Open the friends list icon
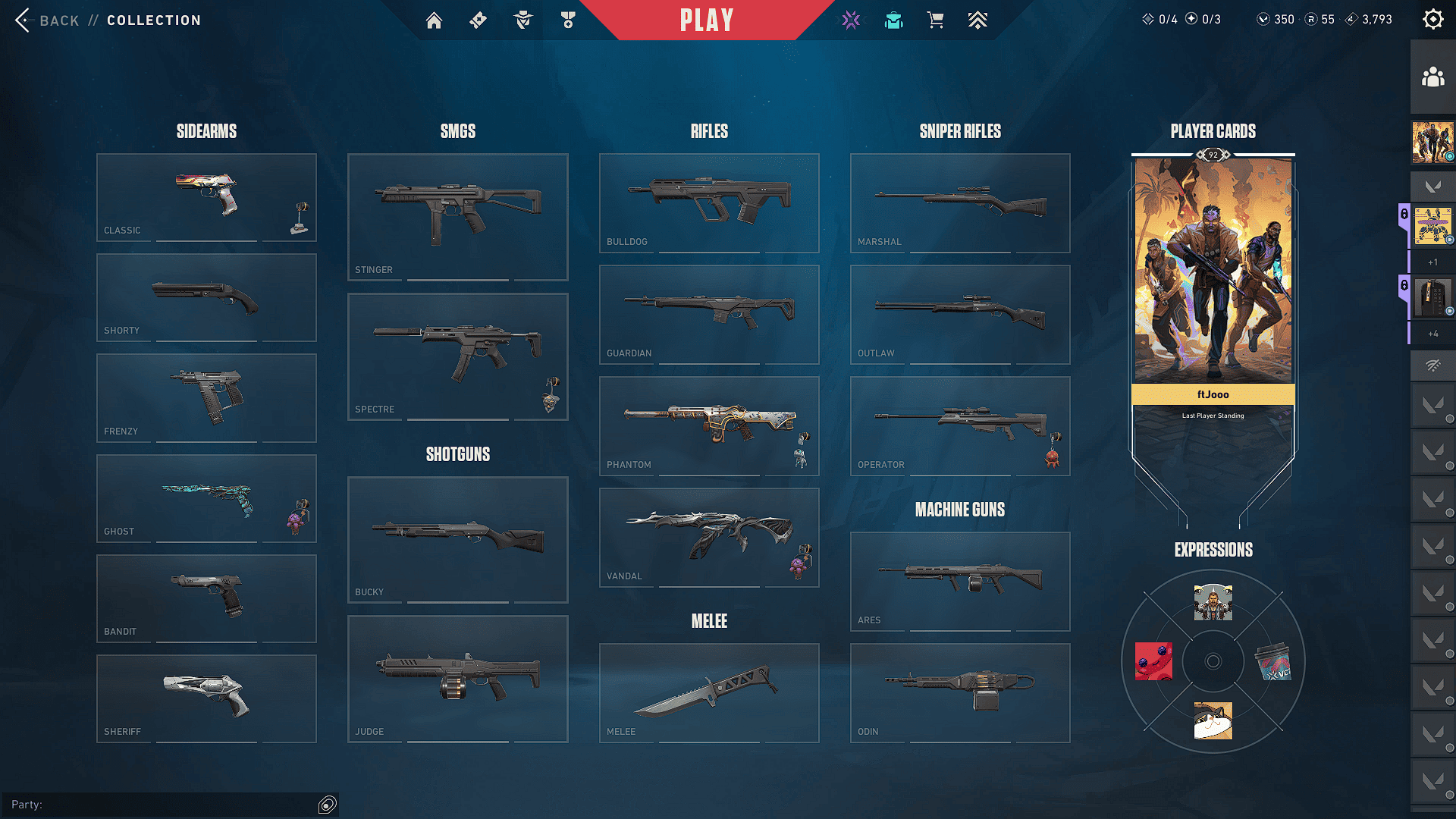Image resolution: width=1456 pixels, height=819 pixels. pos(1432,77)
